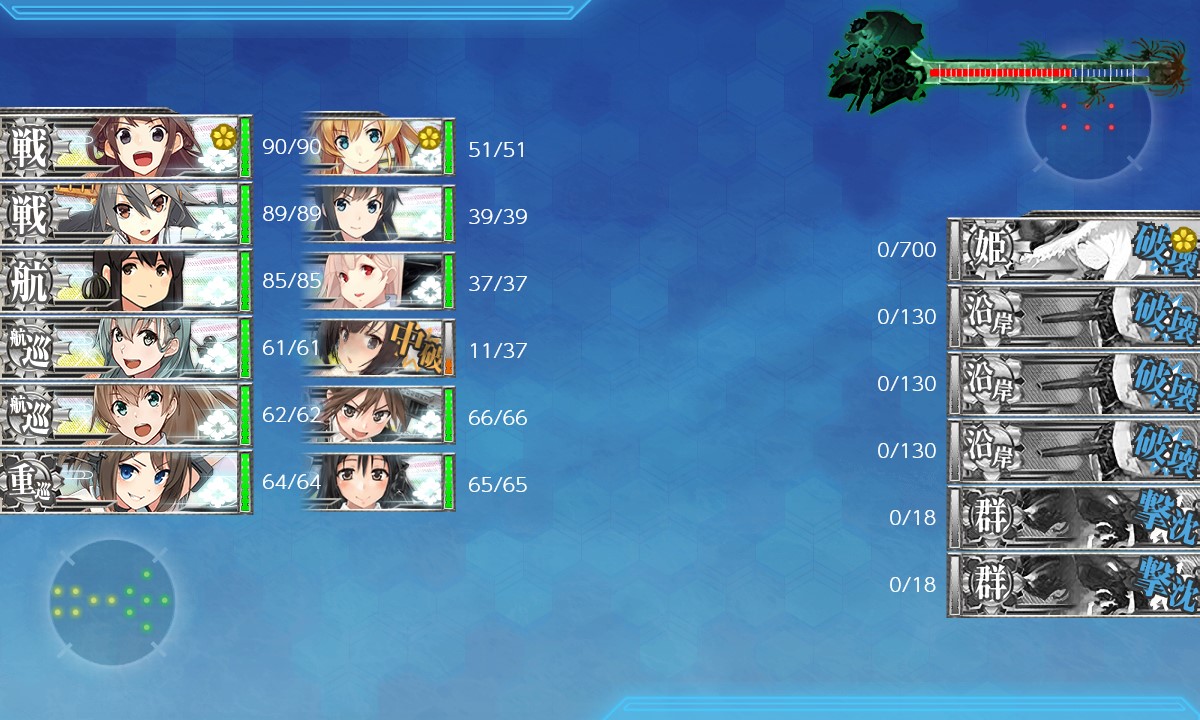Select the escort flagship banner with 51/51 HP
This screenshot has width=1200, height=720.
click(378, 148)
